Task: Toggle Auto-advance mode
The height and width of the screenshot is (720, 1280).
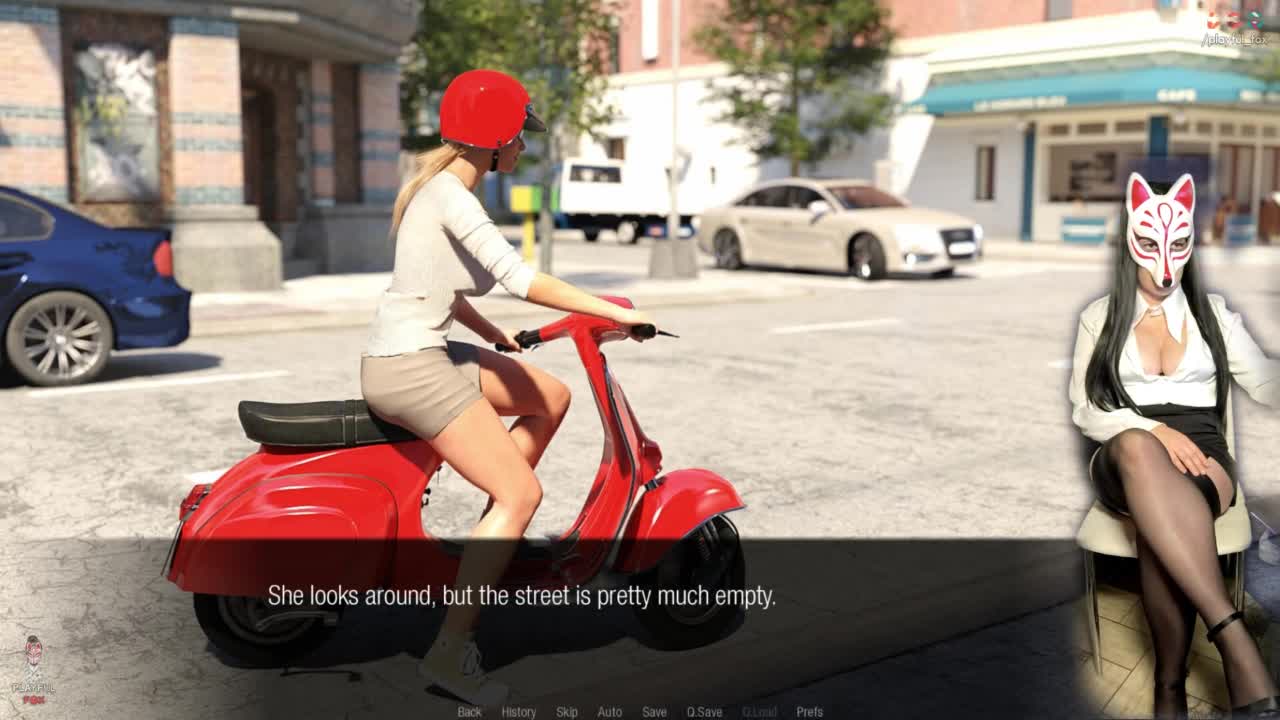Action: tap(609, 712)
